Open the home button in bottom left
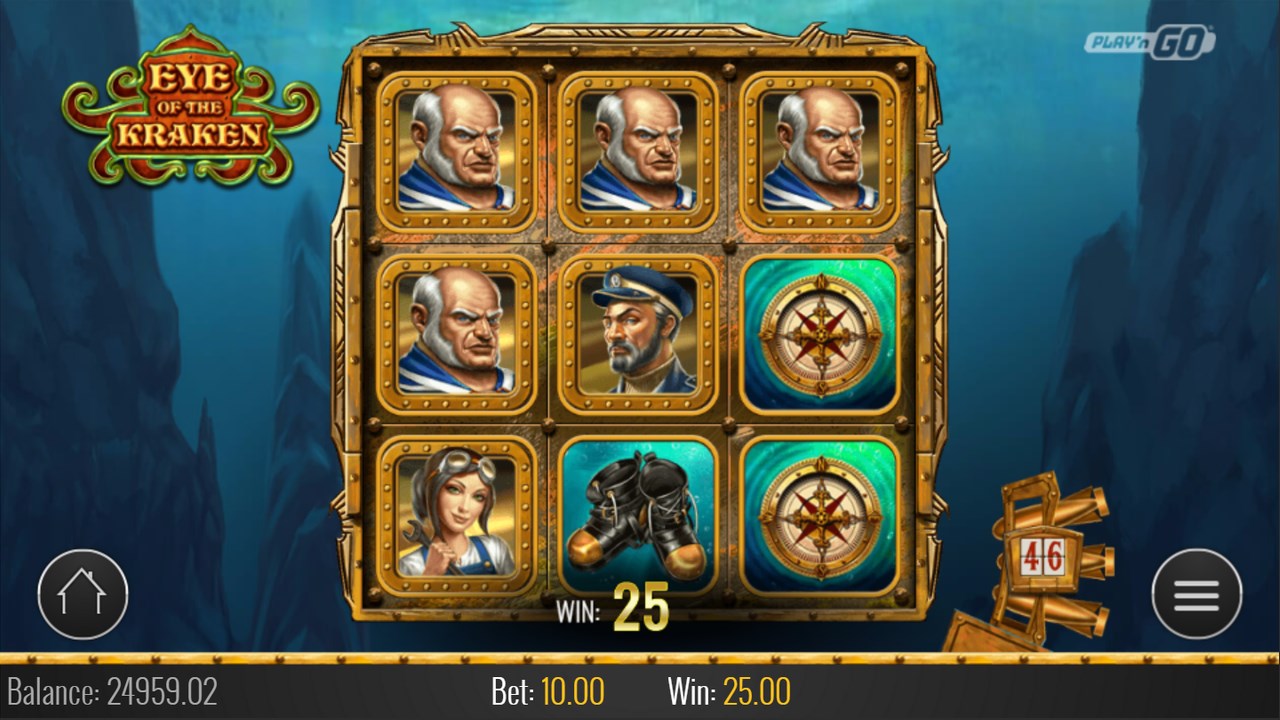 83,593
